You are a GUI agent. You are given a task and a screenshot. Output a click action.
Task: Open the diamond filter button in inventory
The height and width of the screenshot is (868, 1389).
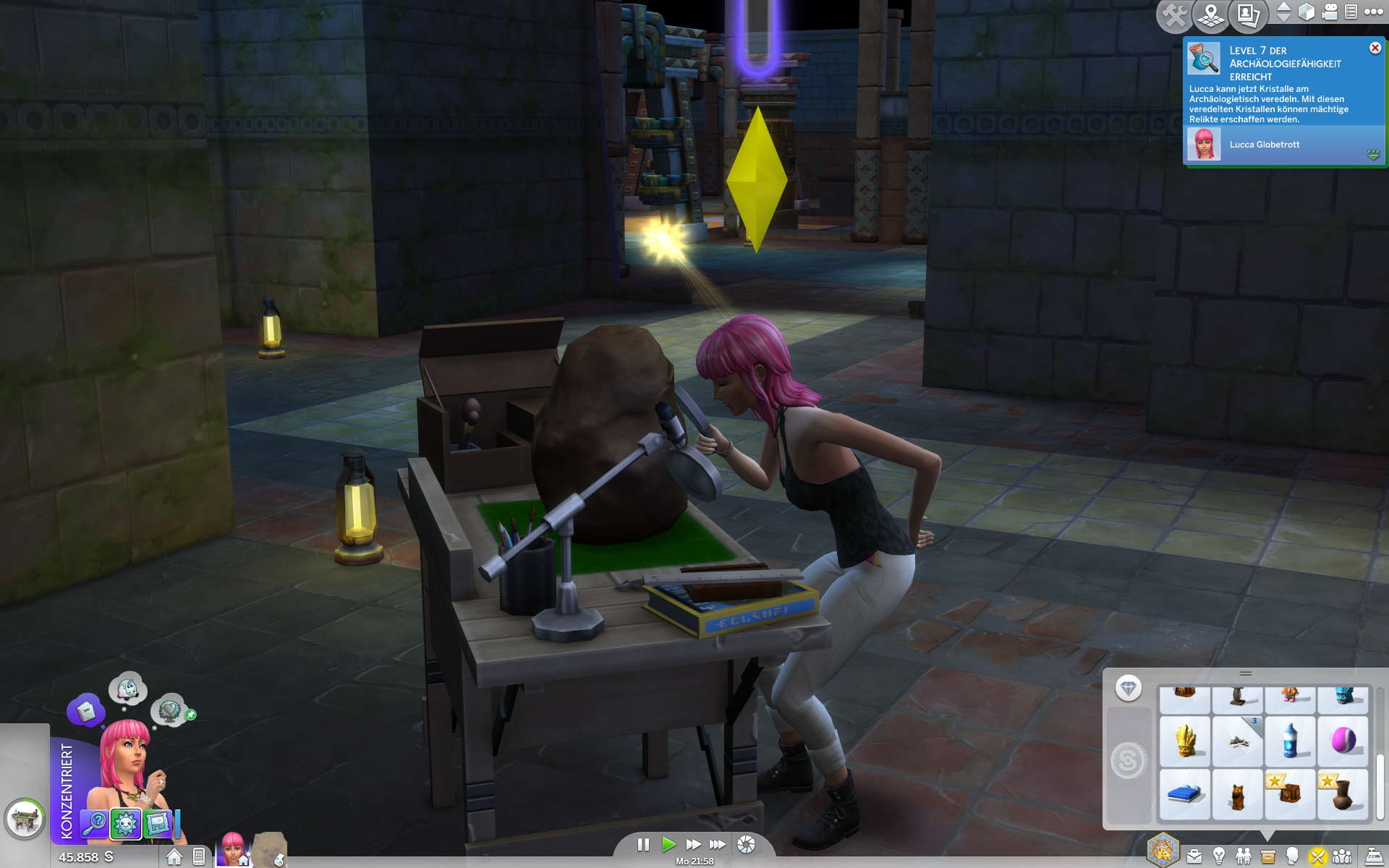[x=1128, y=688]
